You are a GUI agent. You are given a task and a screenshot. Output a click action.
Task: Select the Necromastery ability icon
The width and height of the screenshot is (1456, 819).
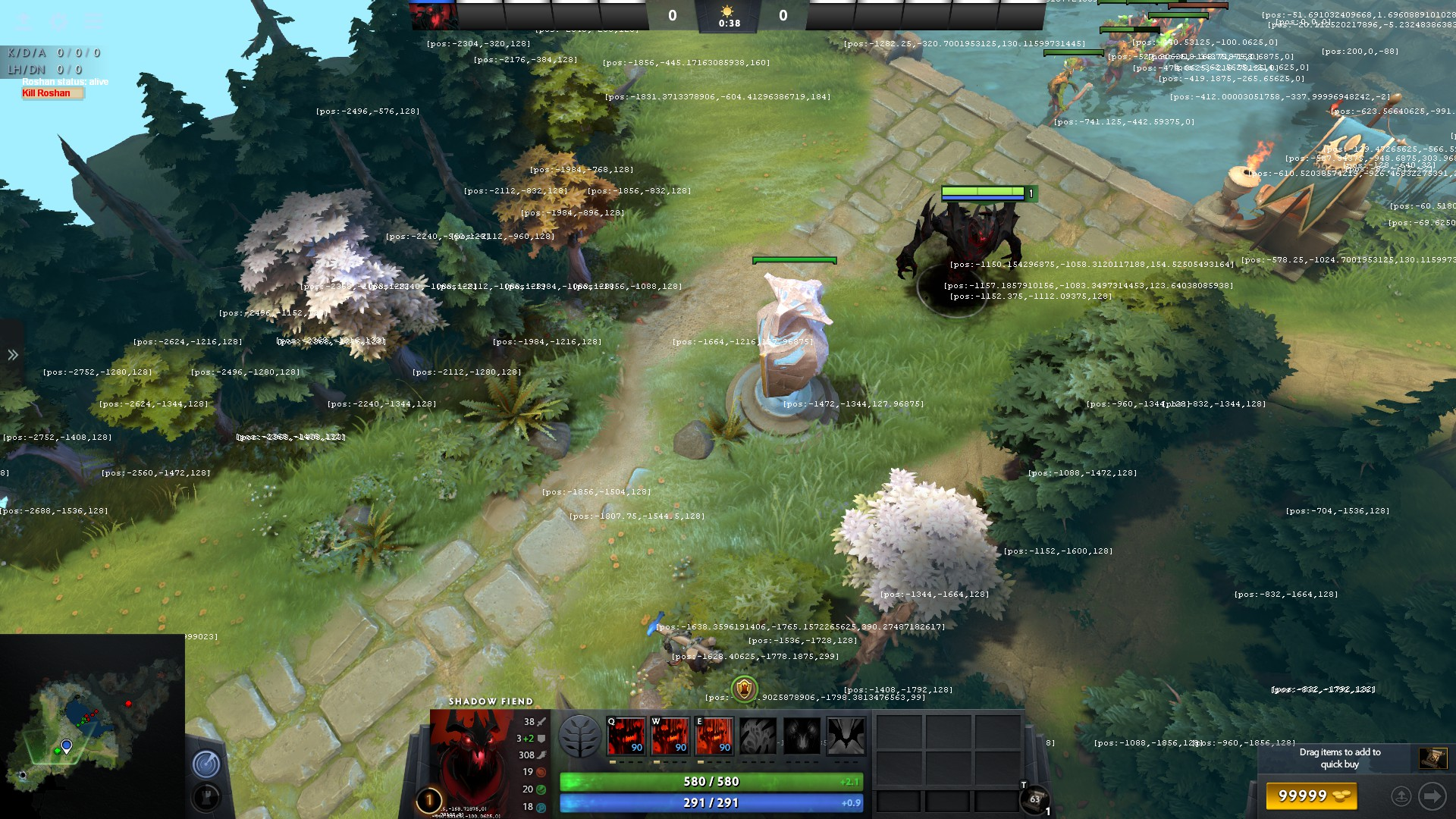pyautogui.click(x=758, y=736)
